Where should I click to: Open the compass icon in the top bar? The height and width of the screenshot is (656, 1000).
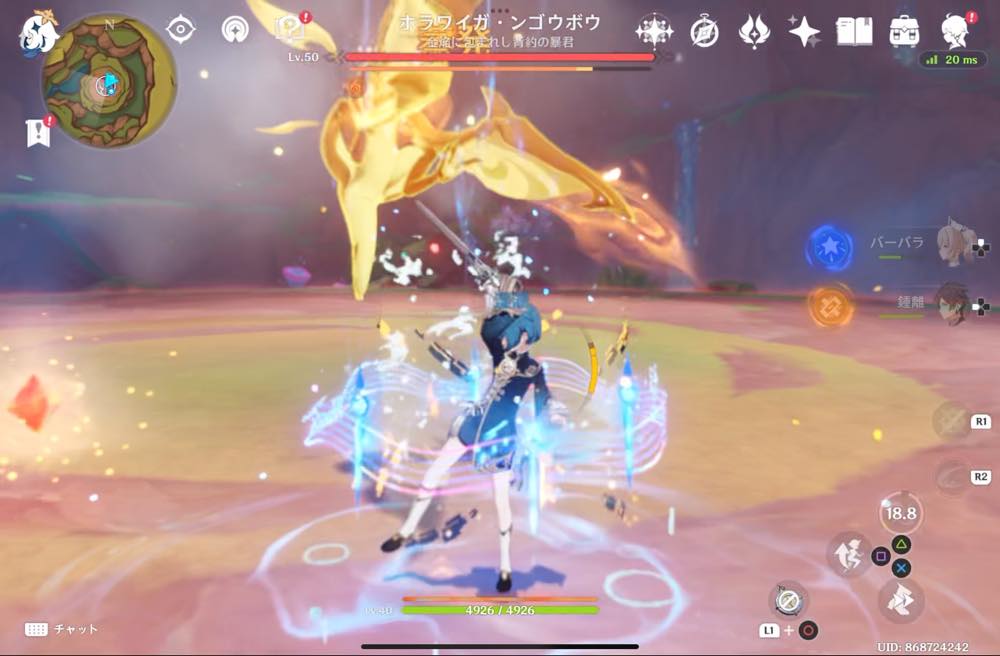click(x=704, y=32)
